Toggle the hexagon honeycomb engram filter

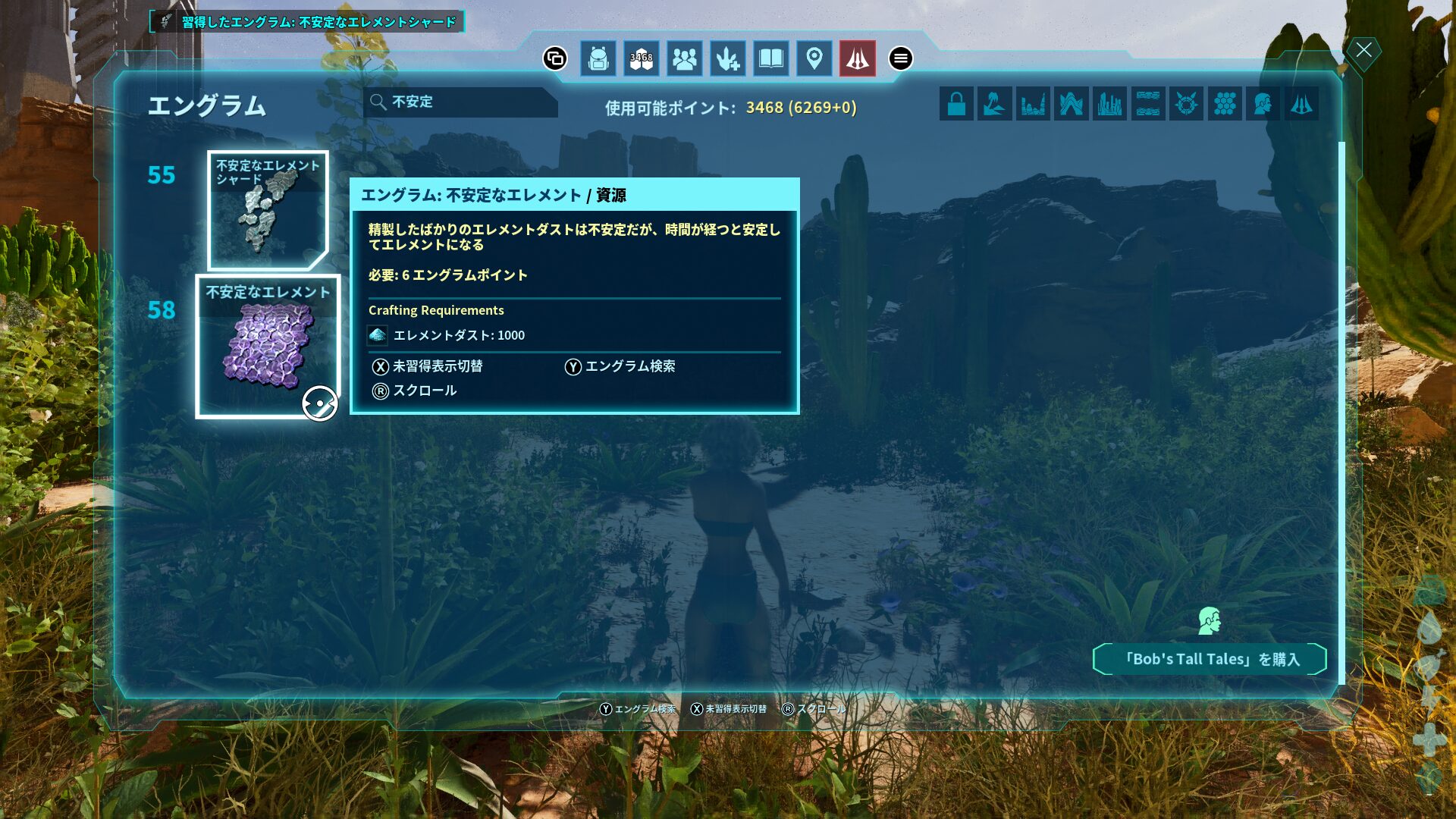(1225, 104)
